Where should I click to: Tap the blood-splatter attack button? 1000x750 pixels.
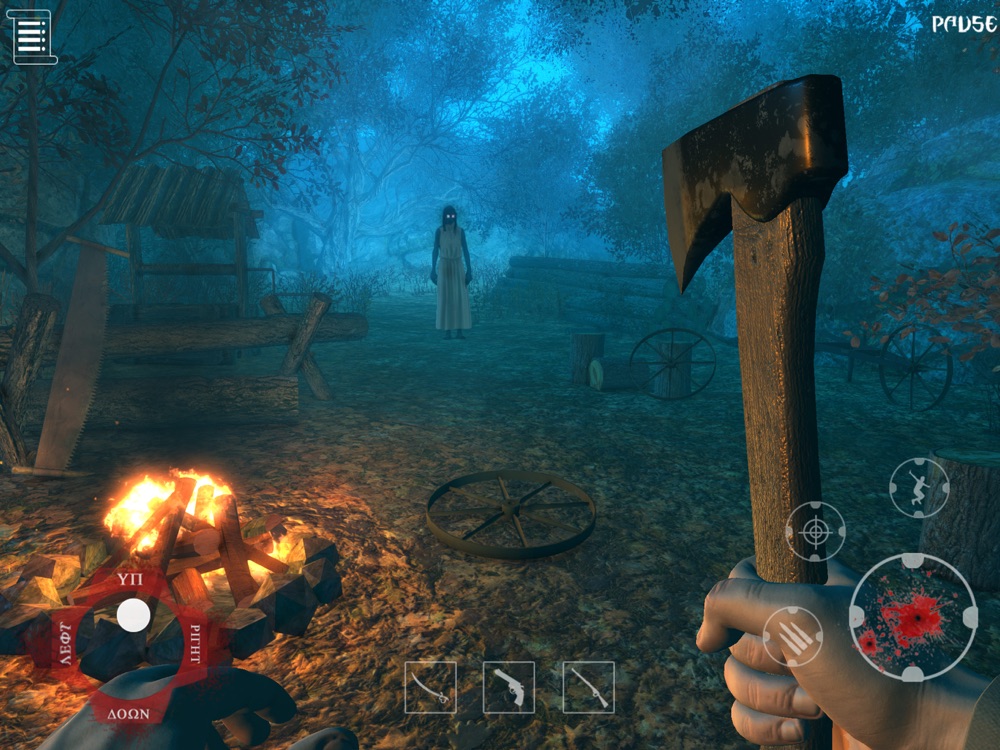[913, 617]
